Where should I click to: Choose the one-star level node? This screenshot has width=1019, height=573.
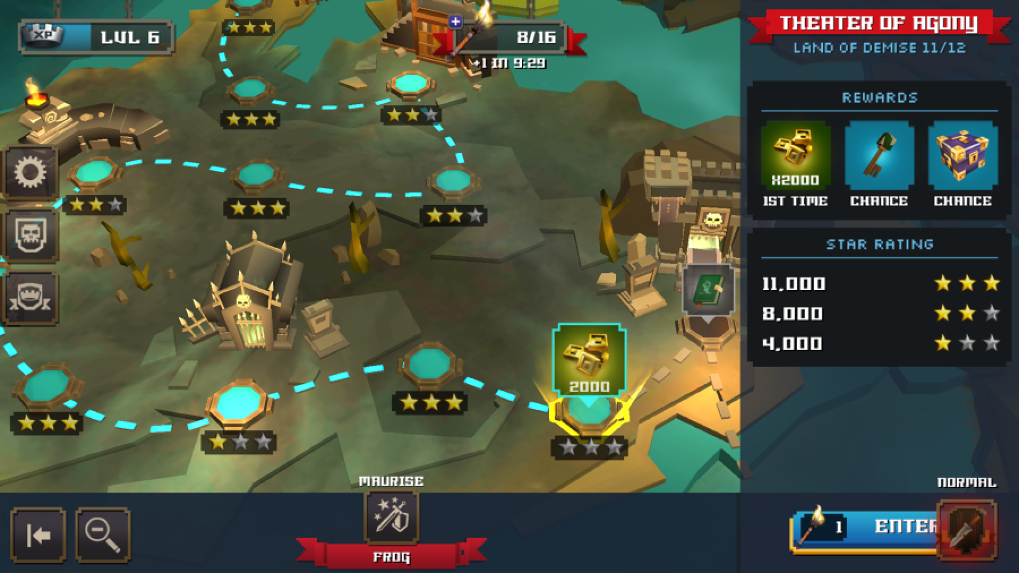[238, 405]
